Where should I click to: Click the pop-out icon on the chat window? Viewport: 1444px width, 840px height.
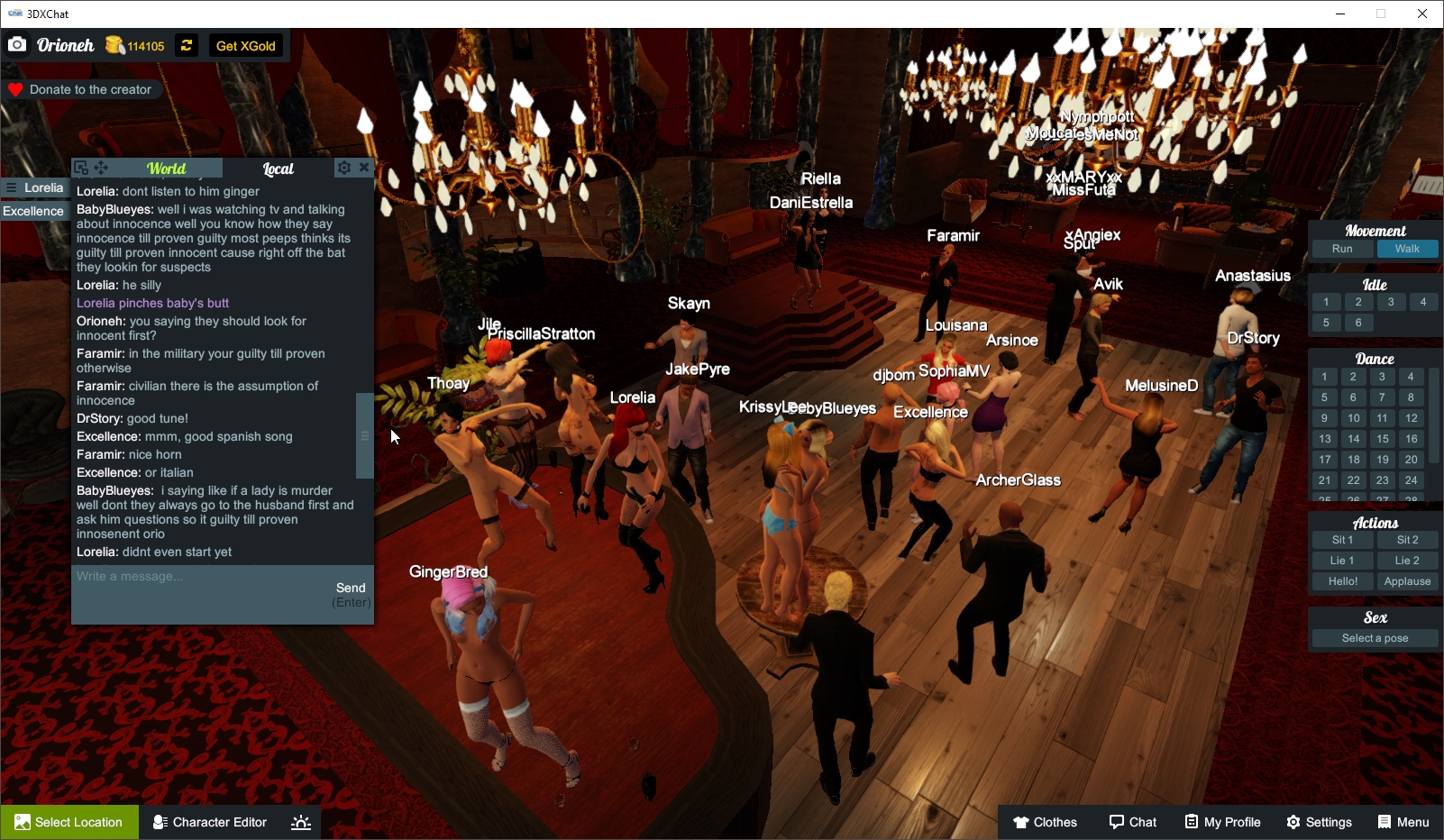click(x=81, y=167)
